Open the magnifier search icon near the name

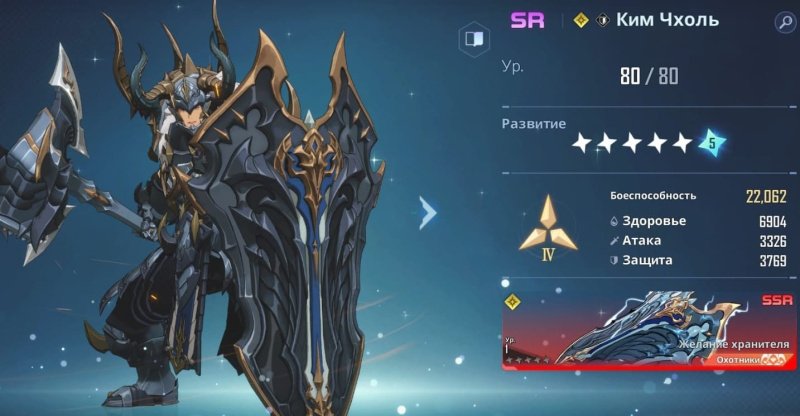(784, 21)
